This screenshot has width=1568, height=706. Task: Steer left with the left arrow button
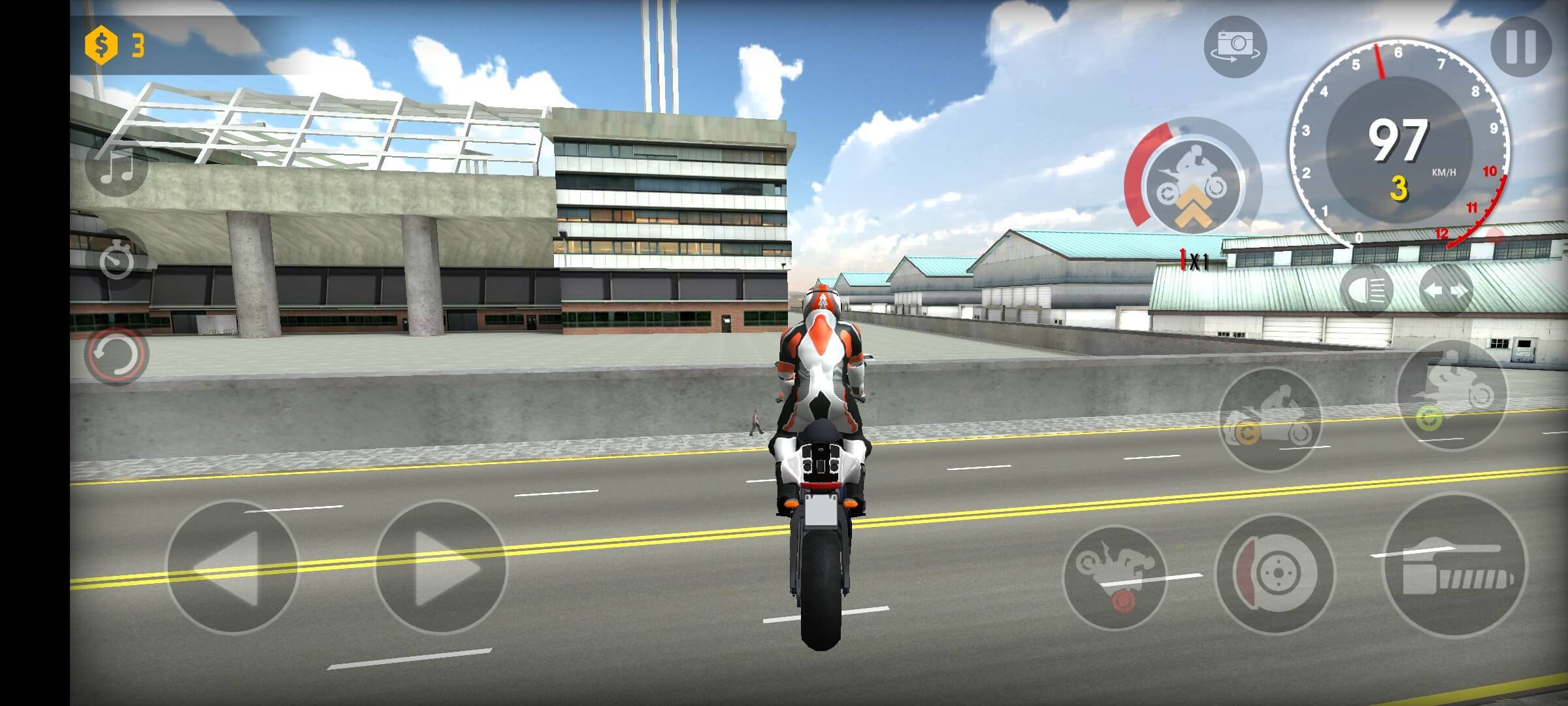tap(232, 567)
